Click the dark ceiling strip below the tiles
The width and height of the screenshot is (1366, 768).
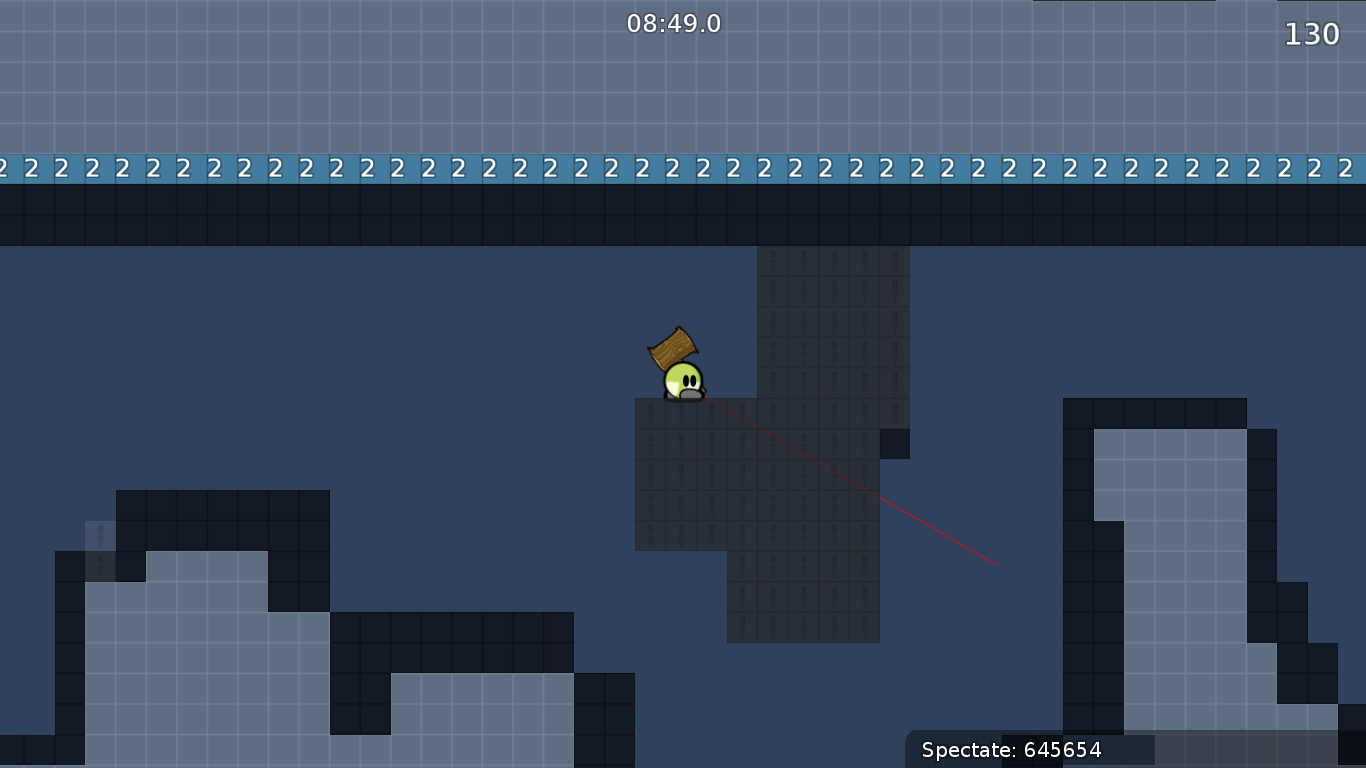400,215
